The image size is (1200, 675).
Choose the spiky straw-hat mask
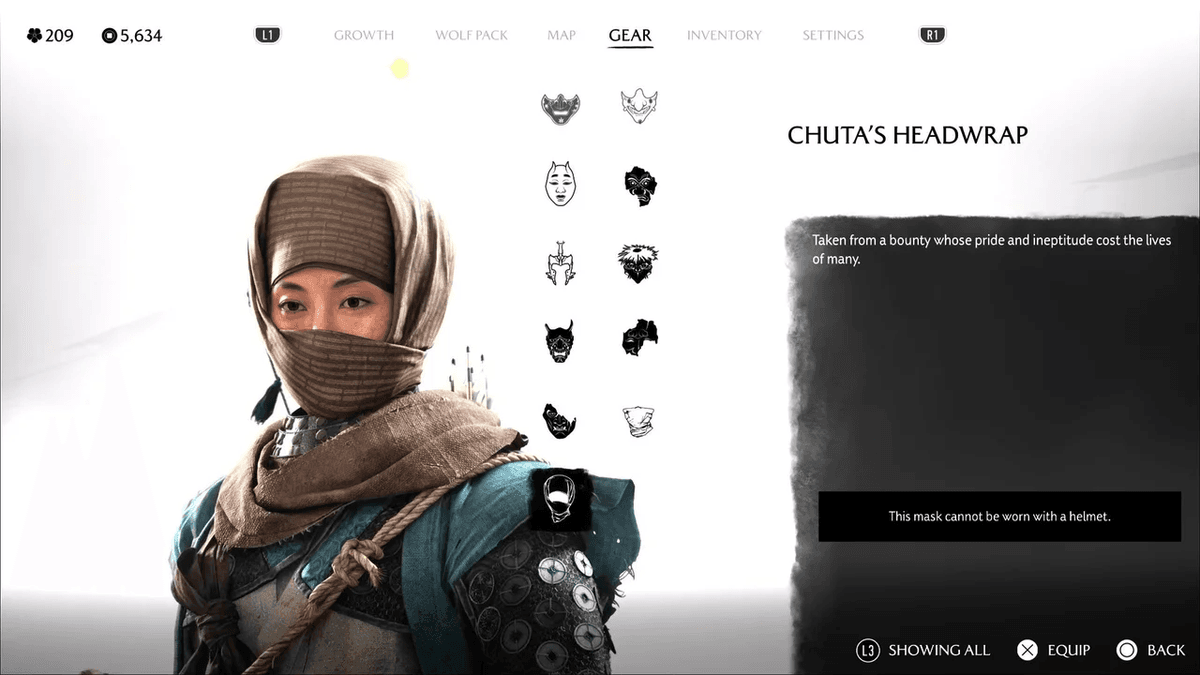click(638, 262)
